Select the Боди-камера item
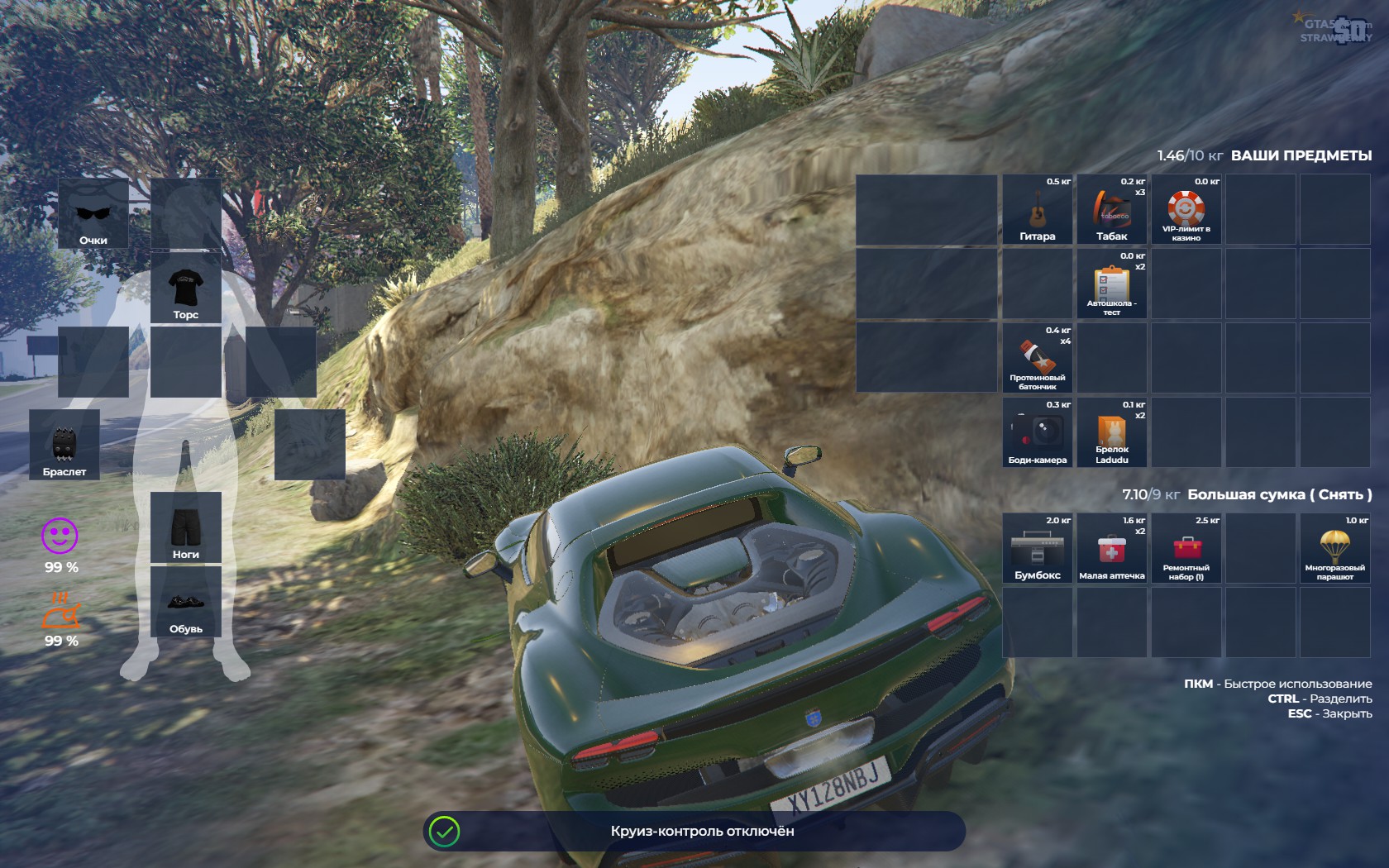 coord(1038,433)
